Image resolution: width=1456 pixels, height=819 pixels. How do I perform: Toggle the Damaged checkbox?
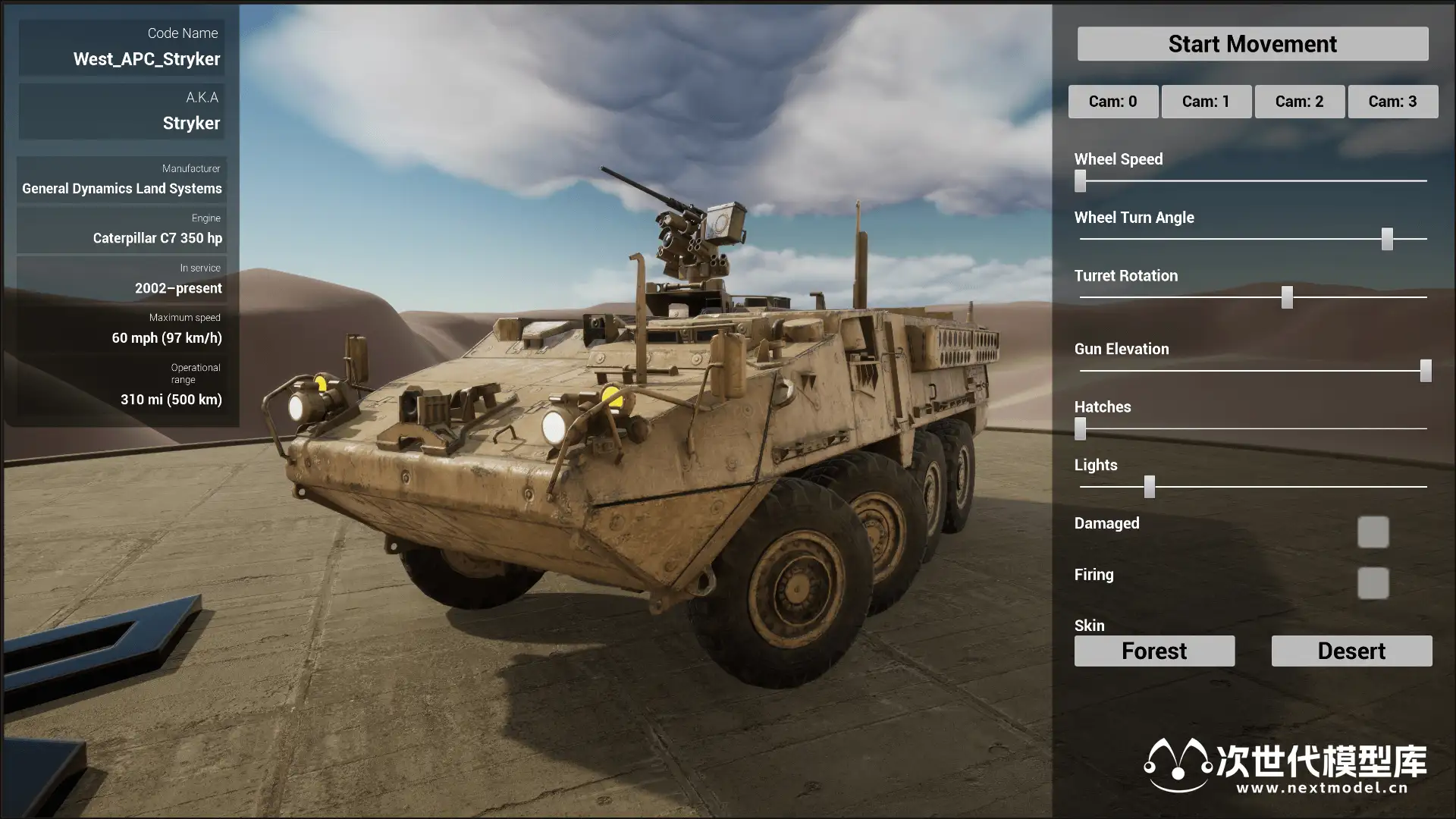pos(1373,532)
